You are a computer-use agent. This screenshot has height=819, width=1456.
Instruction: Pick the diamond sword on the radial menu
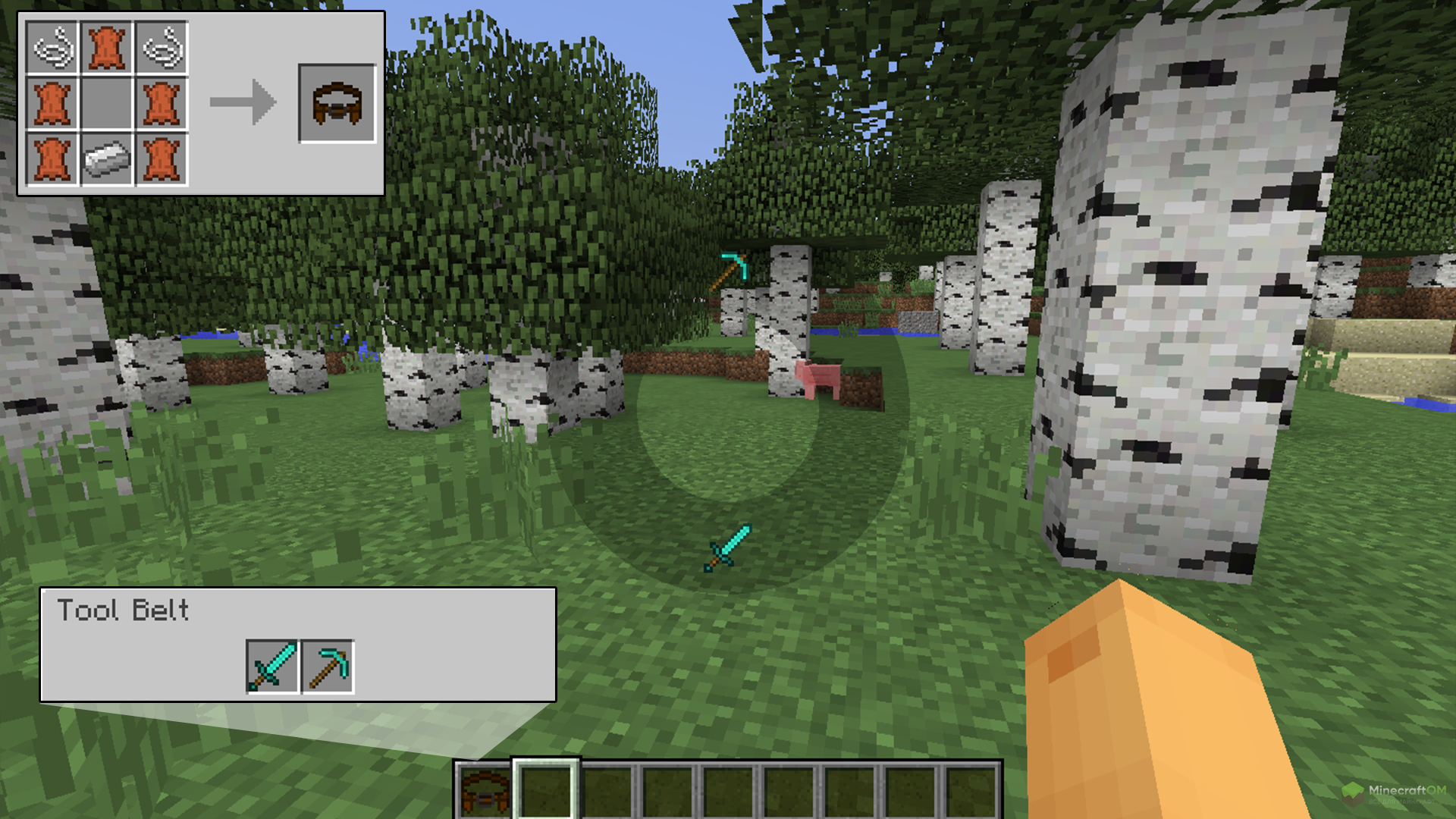(x=727, y=548)
